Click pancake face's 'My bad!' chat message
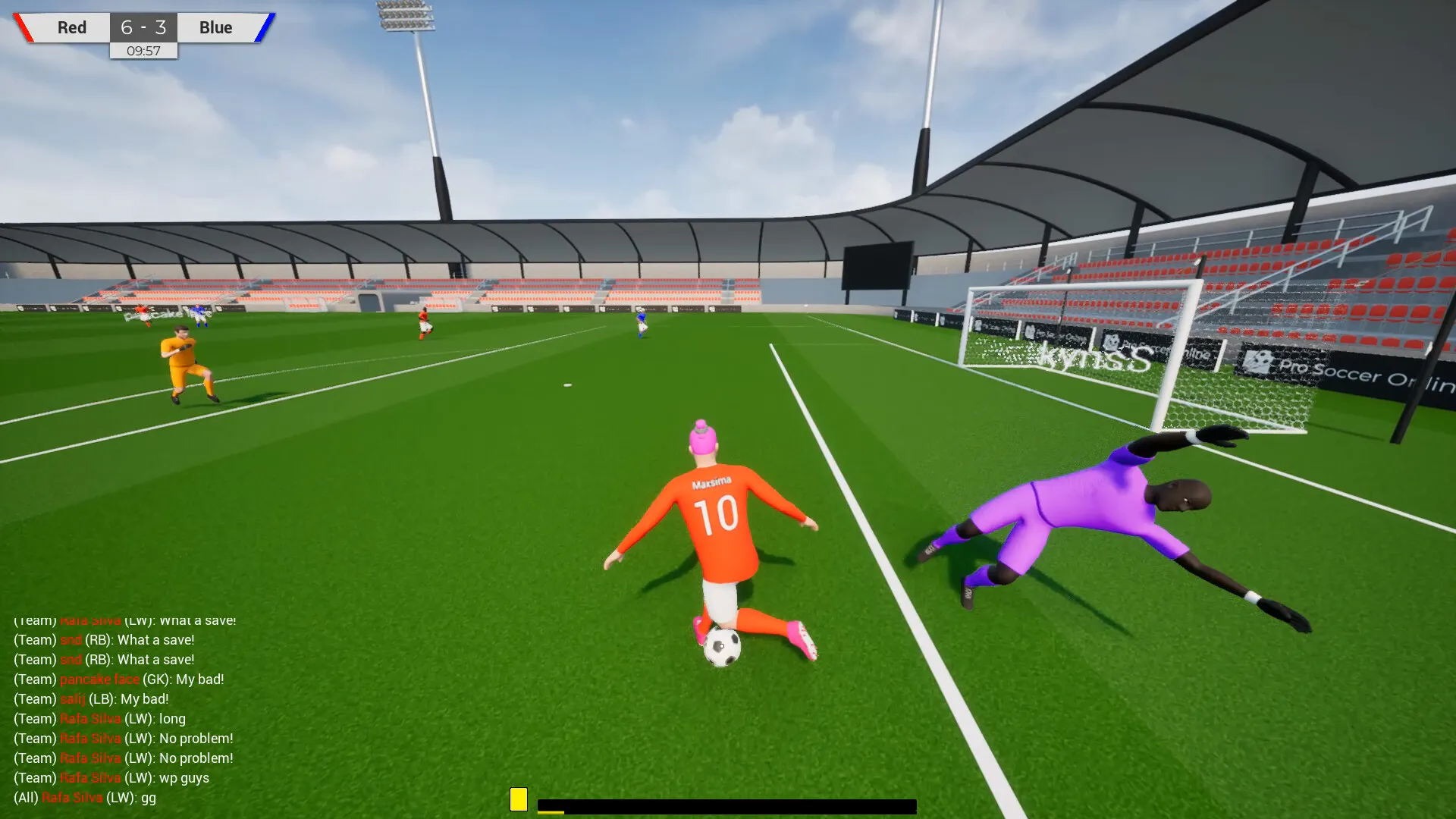 coord(199,679)
